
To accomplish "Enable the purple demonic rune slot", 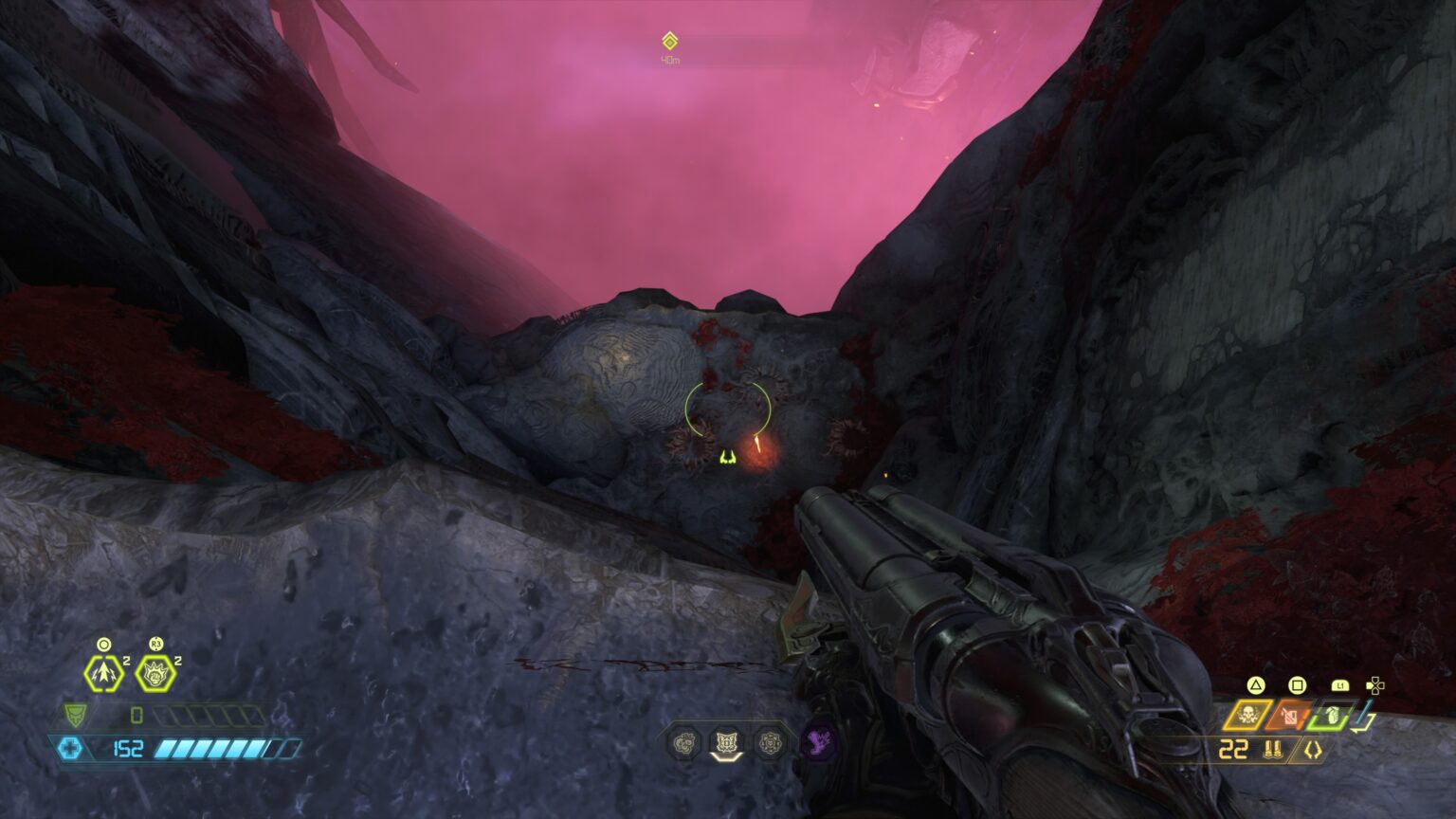I will click(x=817, y=742).
